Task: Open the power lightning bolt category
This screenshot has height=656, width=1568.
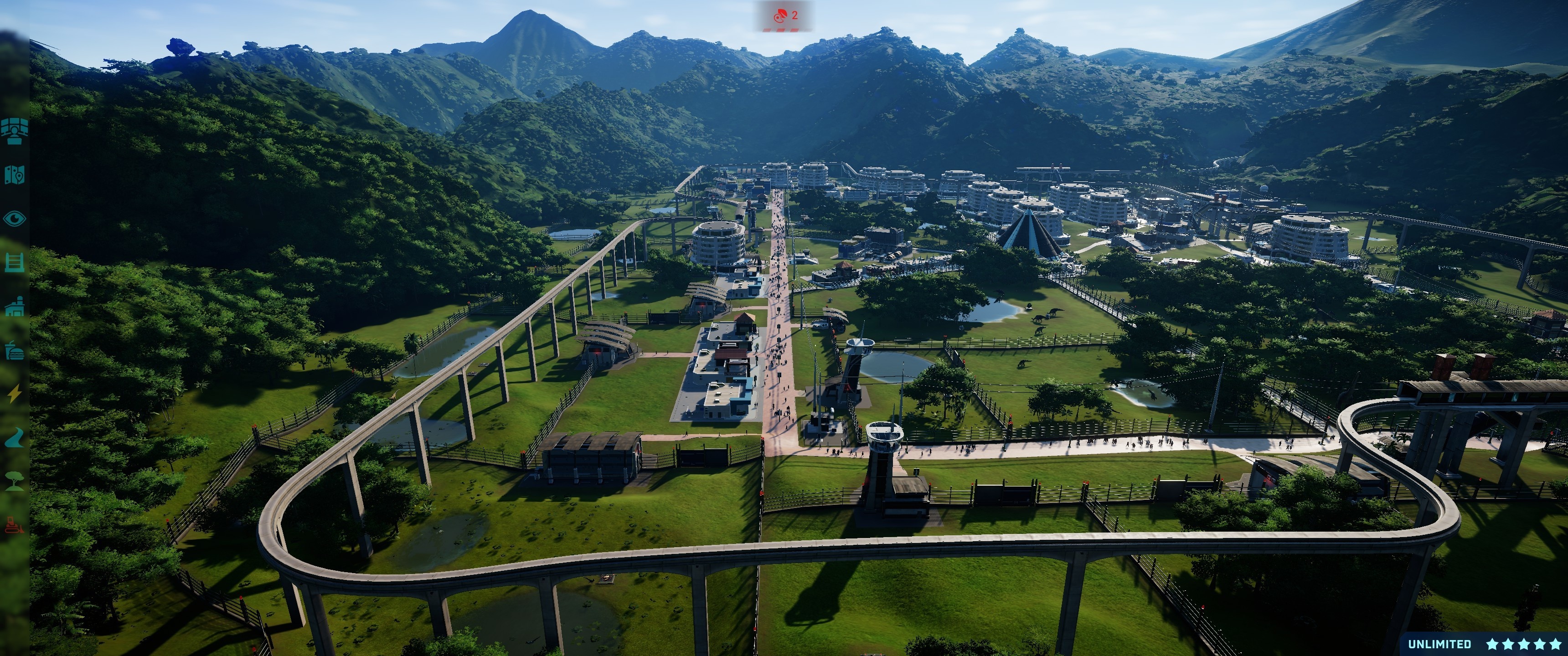Action: pyautogui.click(x=14, y=394)
